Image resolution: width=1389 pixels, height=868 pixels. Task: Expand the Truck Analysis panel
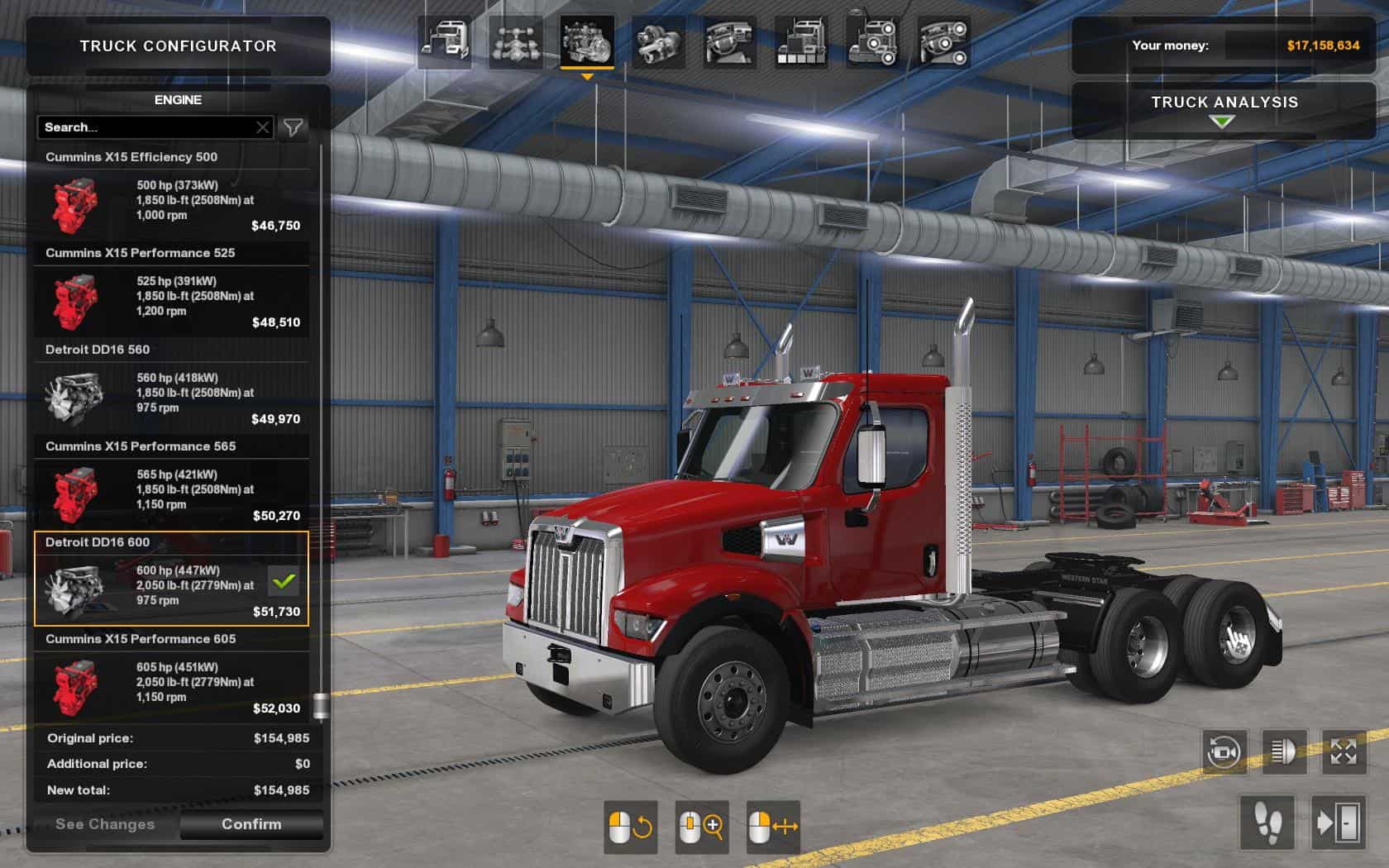1224,110
